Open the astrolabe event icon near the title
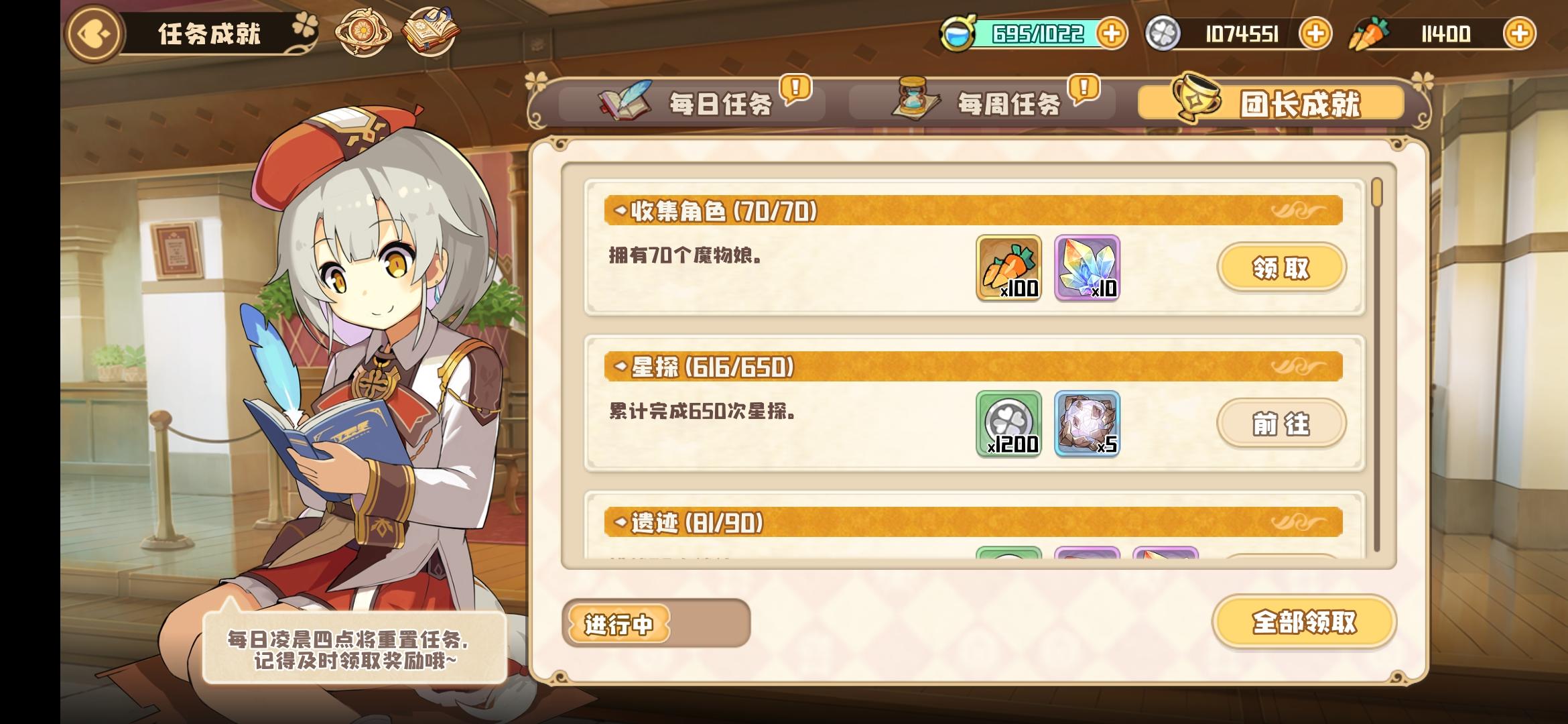The image size is (1568, 724). (365, 31)
